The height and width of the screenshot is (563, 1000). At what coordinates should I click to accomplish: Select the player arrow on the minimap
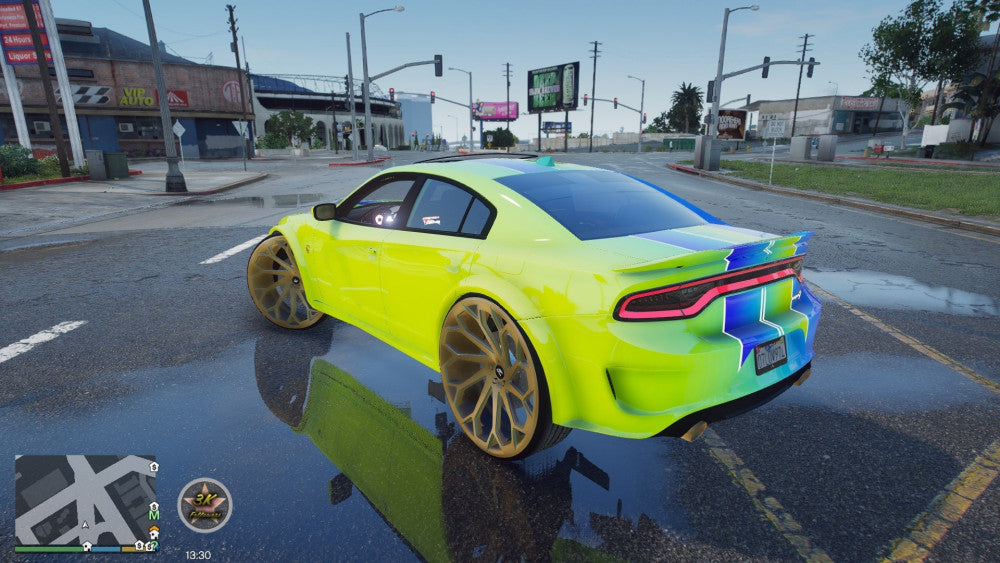(85, 524)
